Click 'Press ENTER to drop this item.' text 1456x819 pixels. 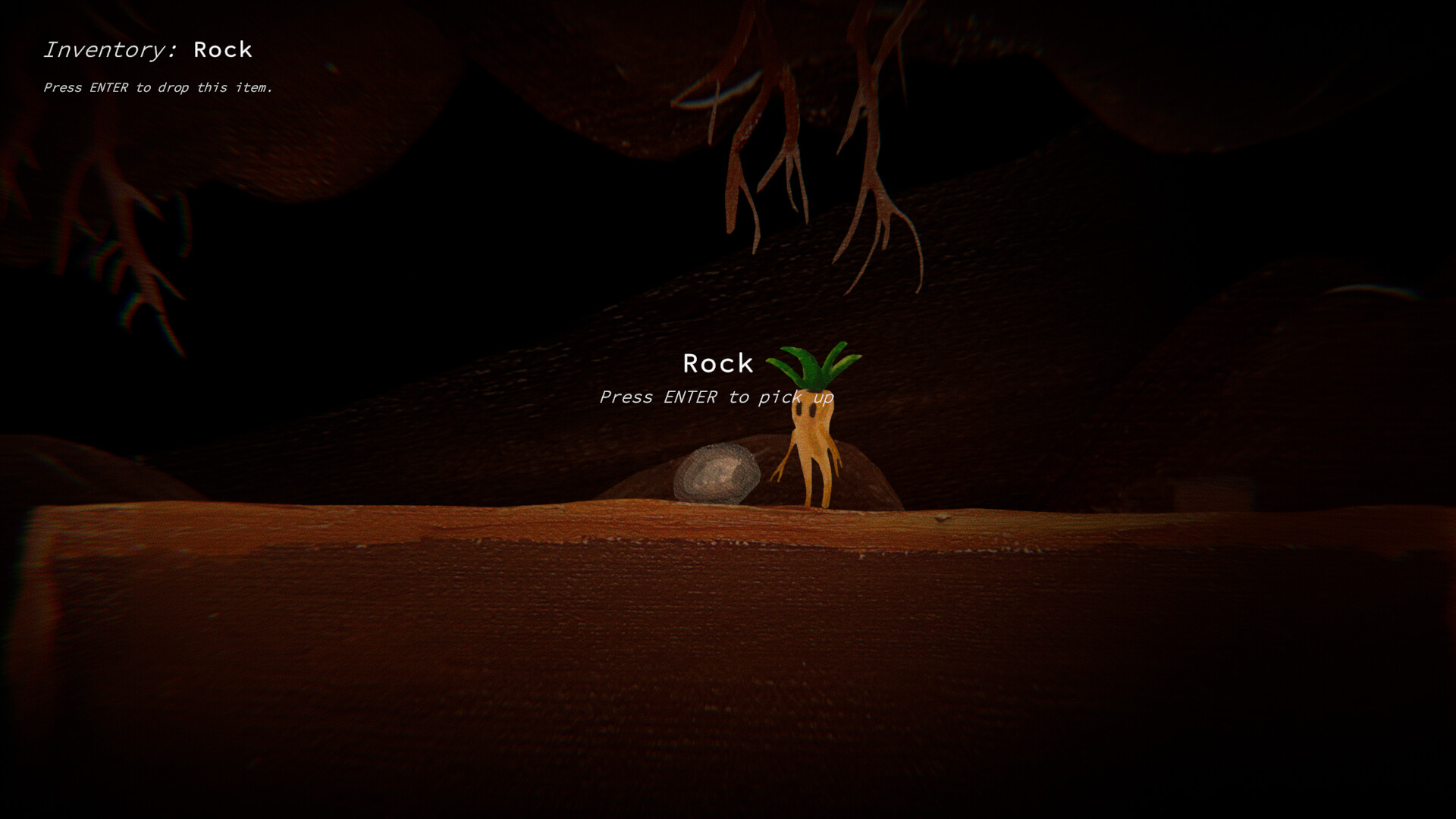pyautogui.click(x=161, y=88)
